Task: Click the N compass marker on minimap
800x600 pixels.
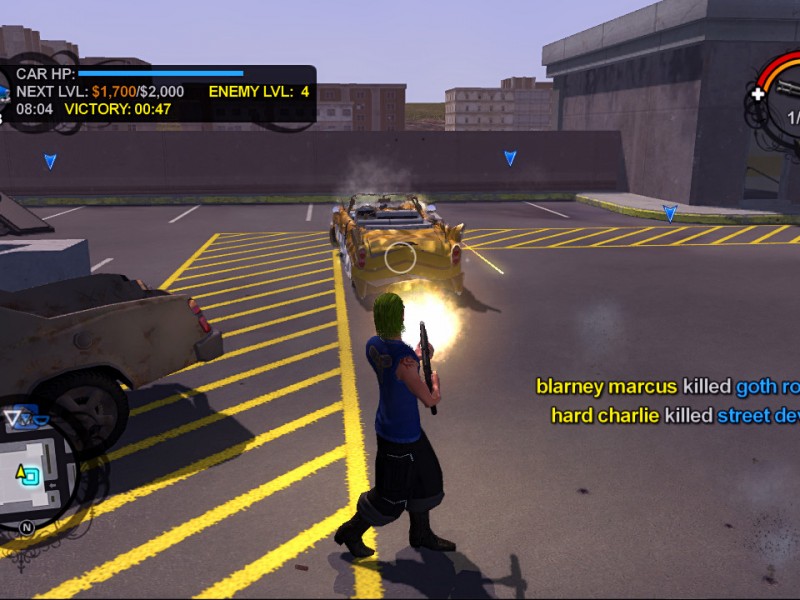Action: point(27,527)
